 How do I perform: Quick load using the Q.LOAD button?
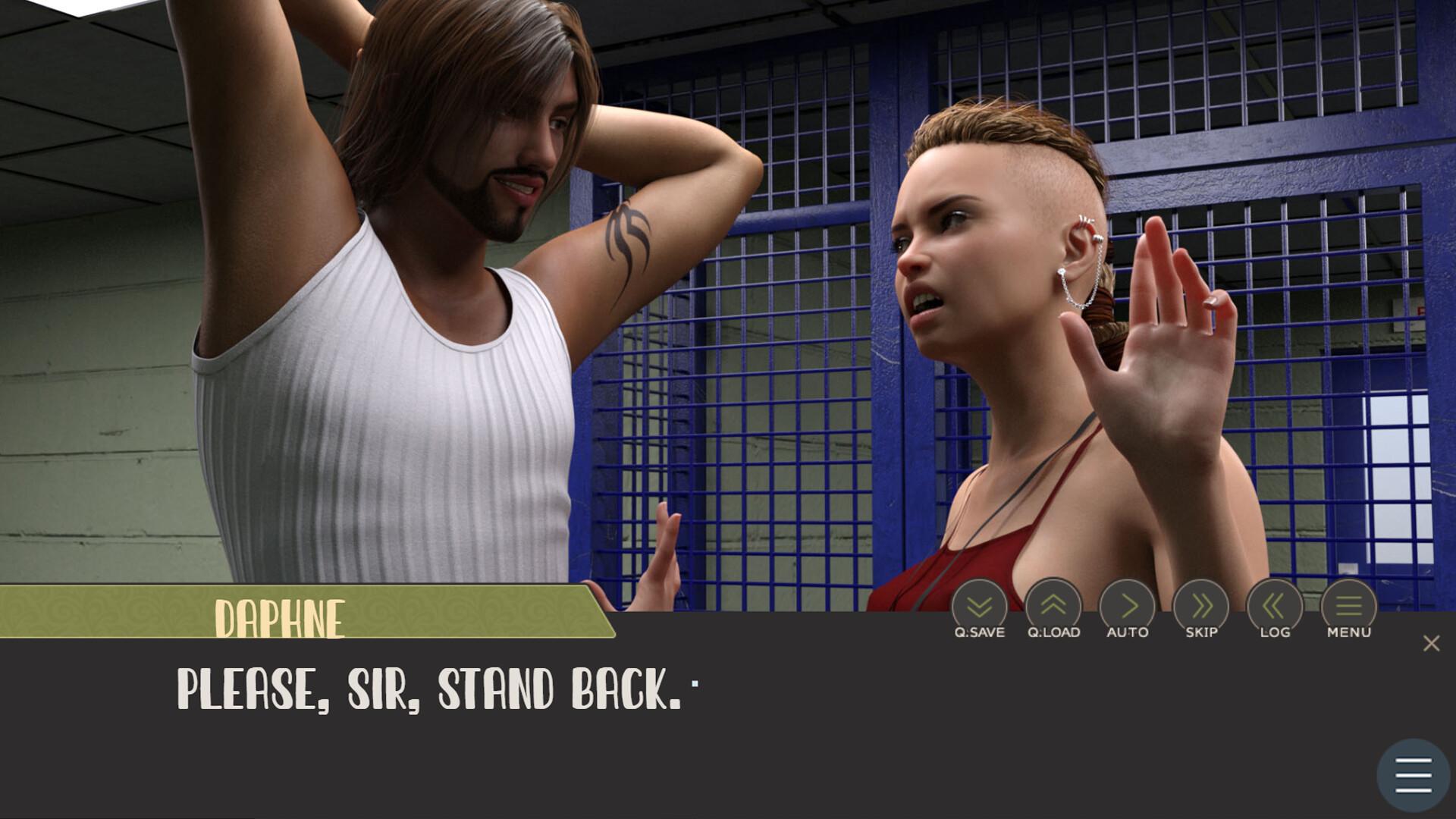pos(1053,607)
